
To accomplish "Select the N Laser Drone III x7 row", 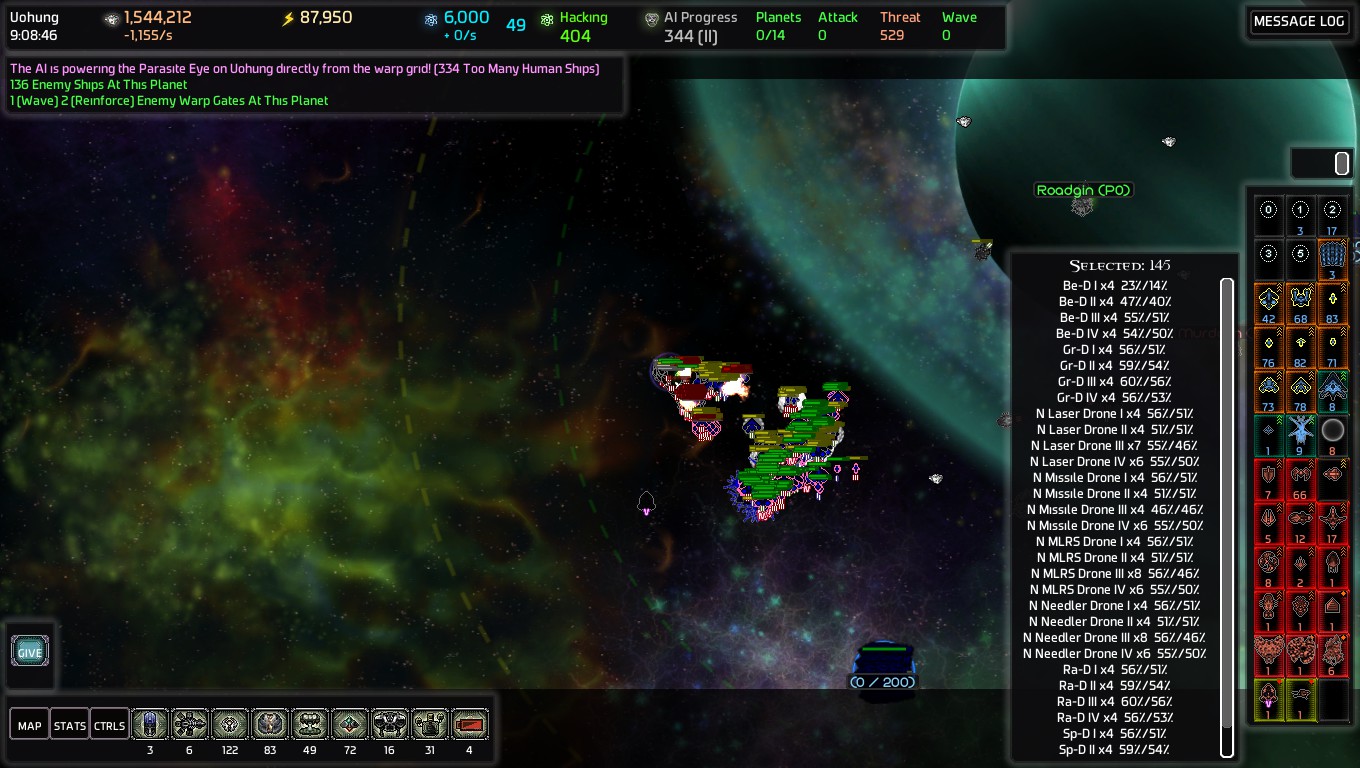I will [1115, 446].
